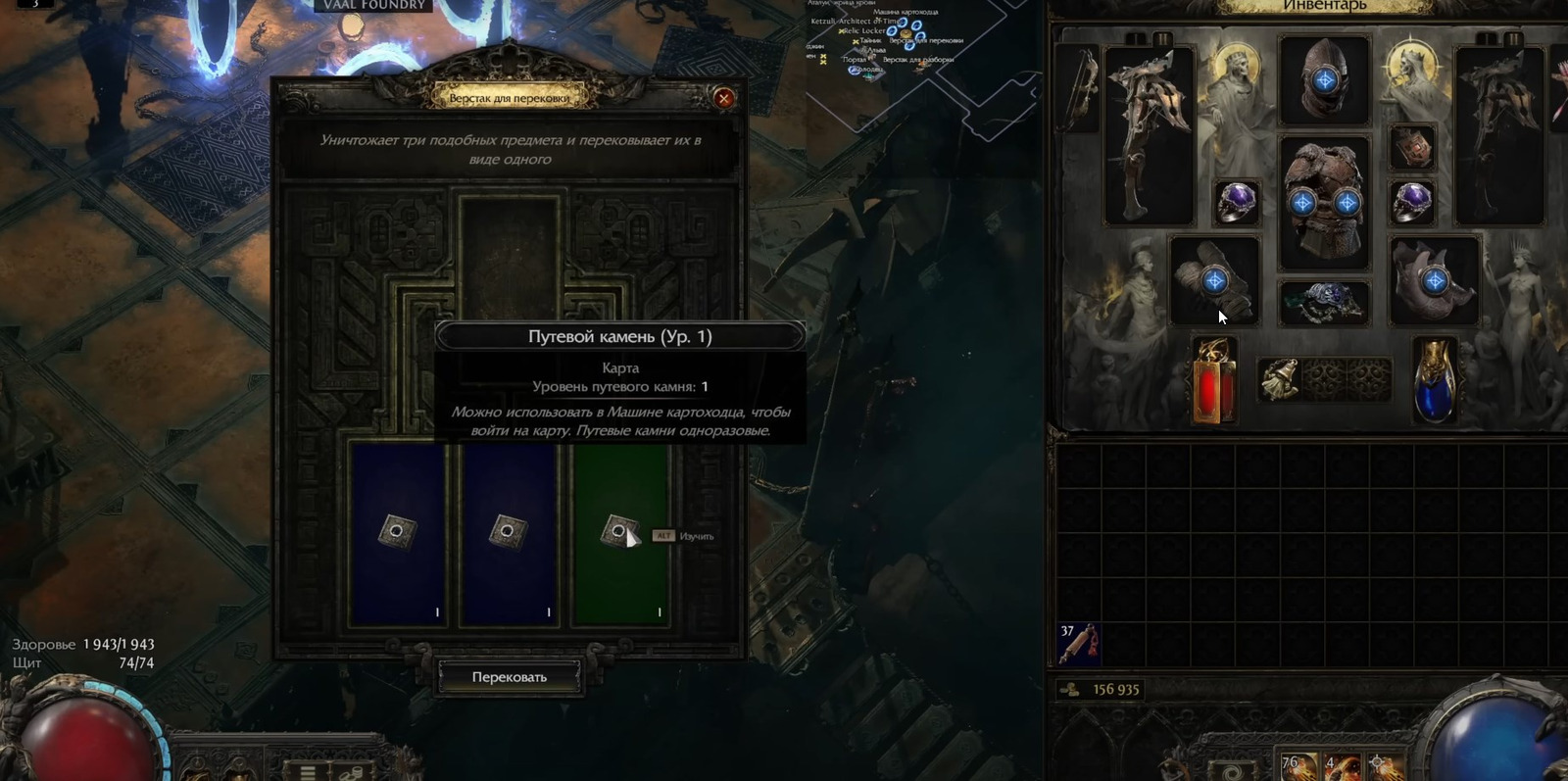Select the equipped helmet slot
1568x781 pixels.
[1324, 80]
